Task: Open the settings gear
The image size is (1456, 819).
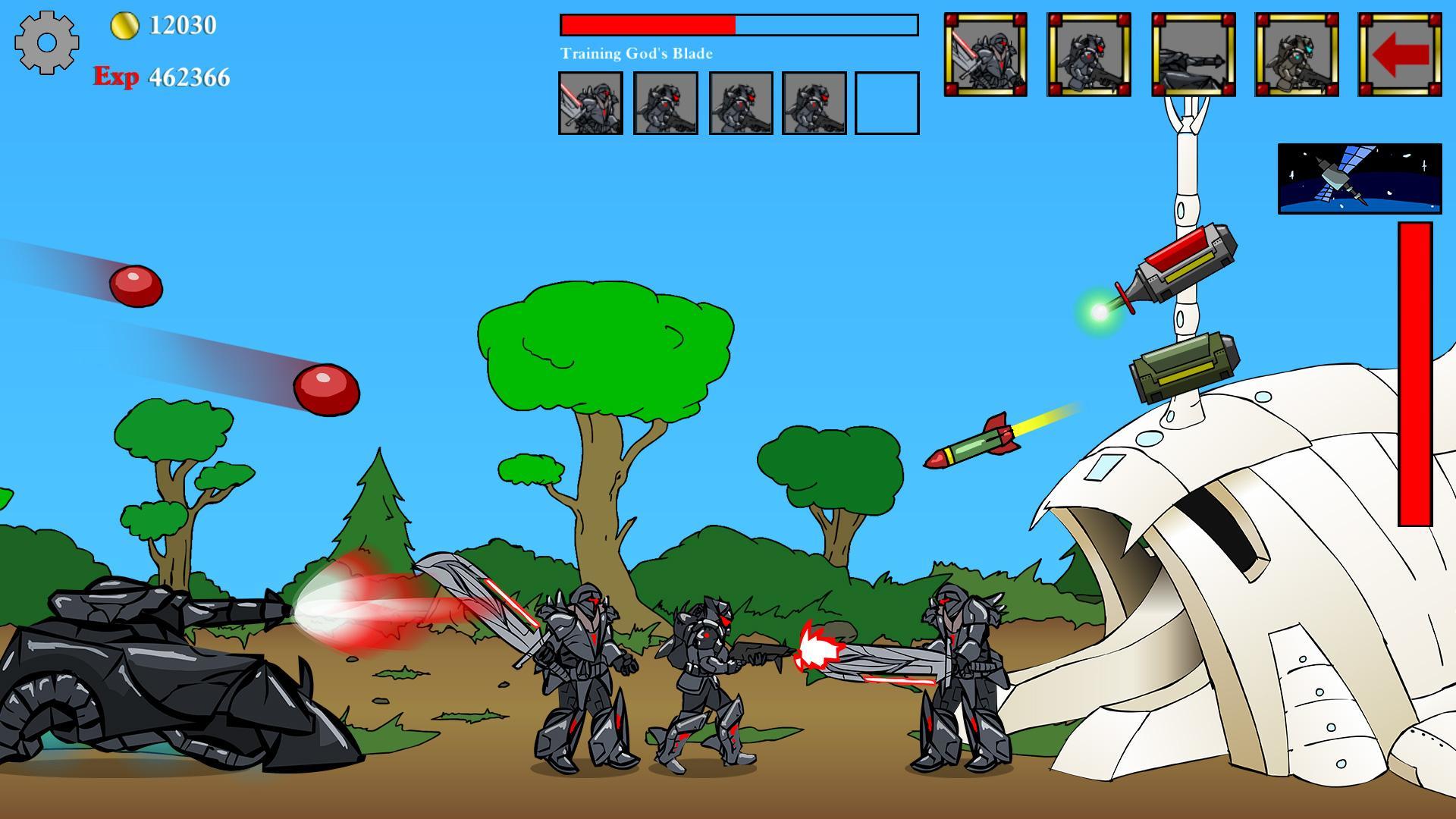Action: click(47, 42)
